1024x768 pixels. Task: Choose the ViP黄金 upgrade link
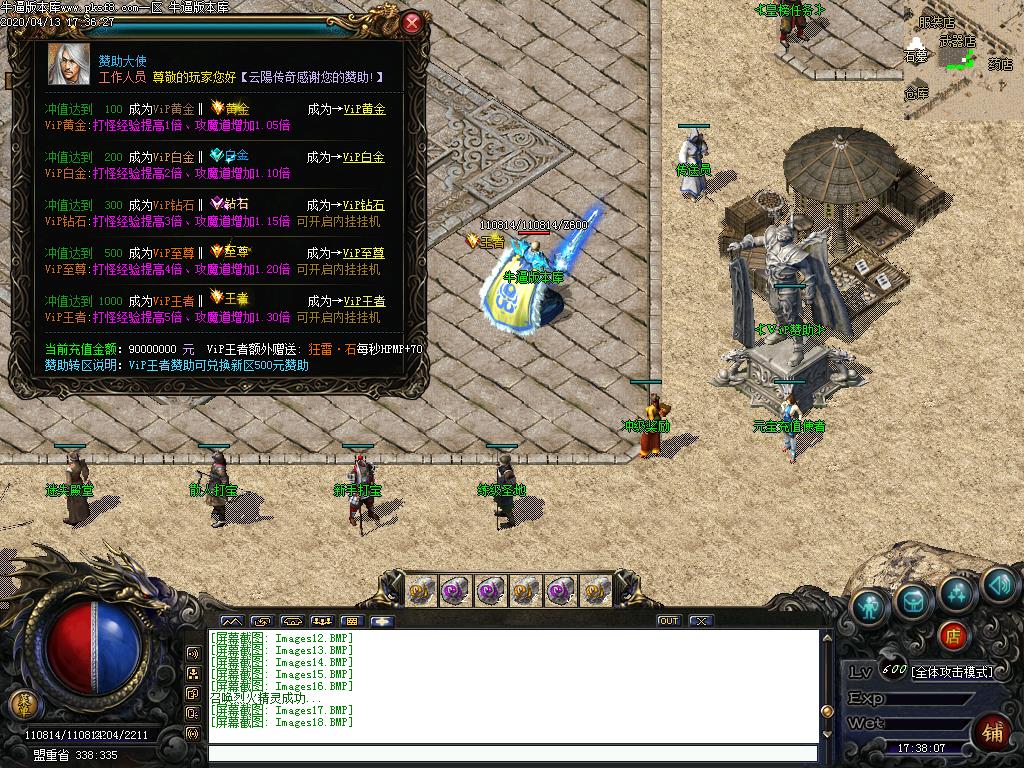pyautogui.click(x=365, y=109)
